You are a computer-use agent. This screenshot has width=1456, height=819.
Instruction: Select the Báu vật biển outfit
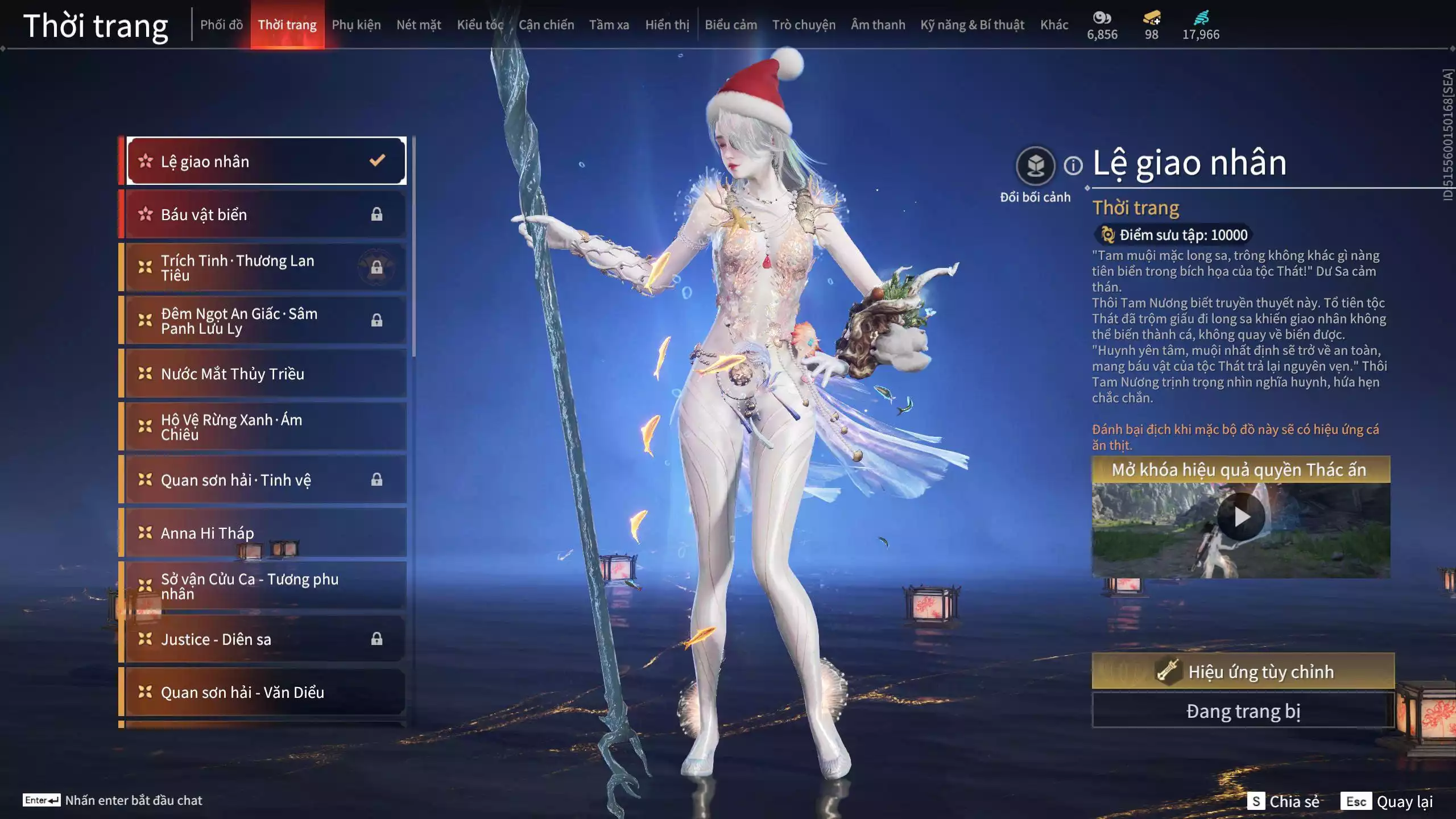tap(265, 214)
